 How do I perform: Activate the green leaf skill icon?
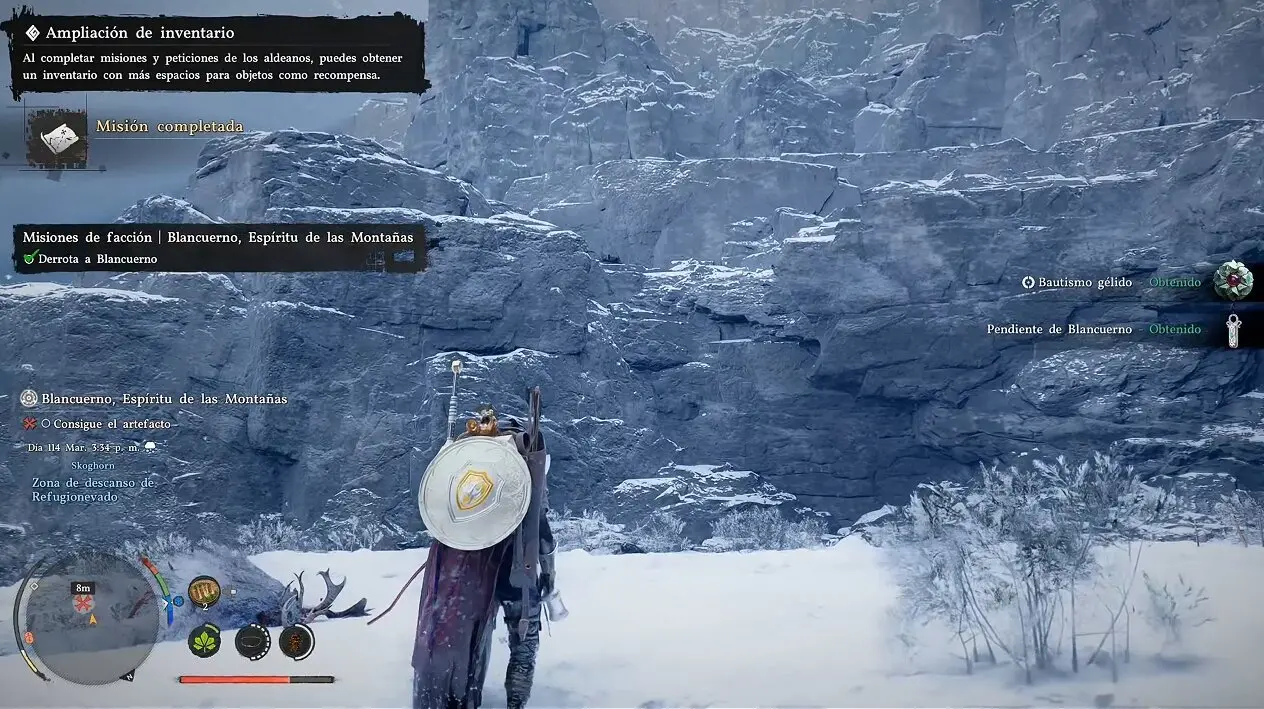click(205, 640)
